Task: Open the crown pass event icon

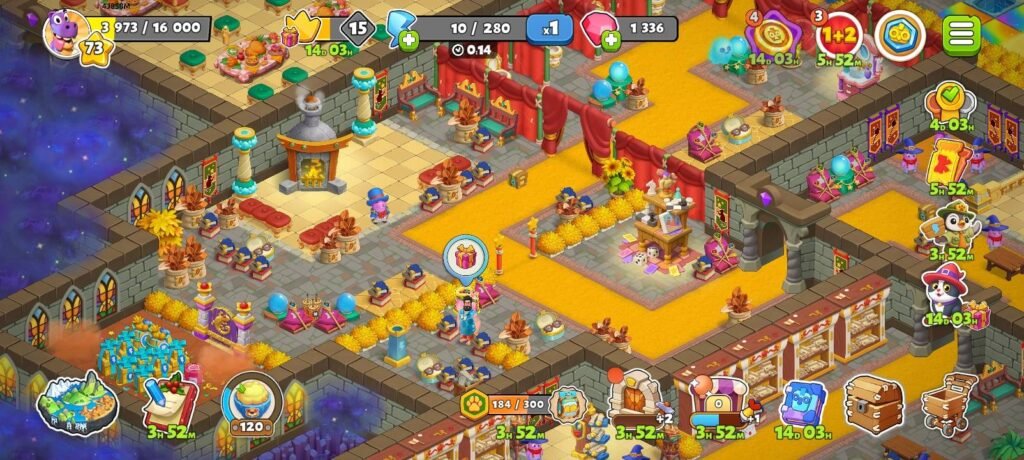Action: pyautogui.click(x=303, y=30)
